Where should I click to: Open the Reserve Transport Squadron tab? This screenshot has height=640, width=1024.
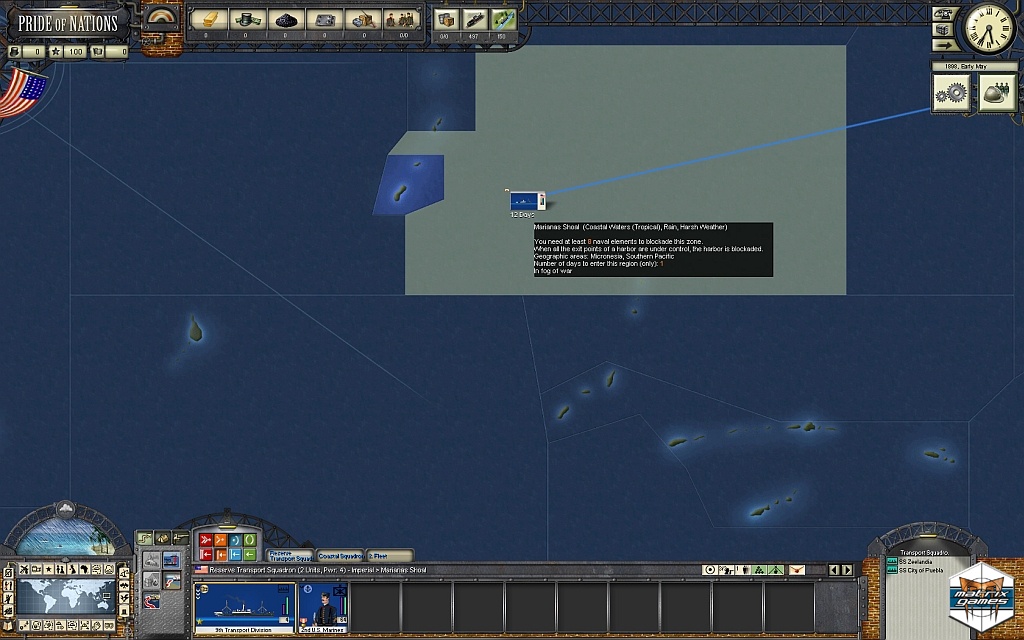pyautogui.click(x=290, y=556)
